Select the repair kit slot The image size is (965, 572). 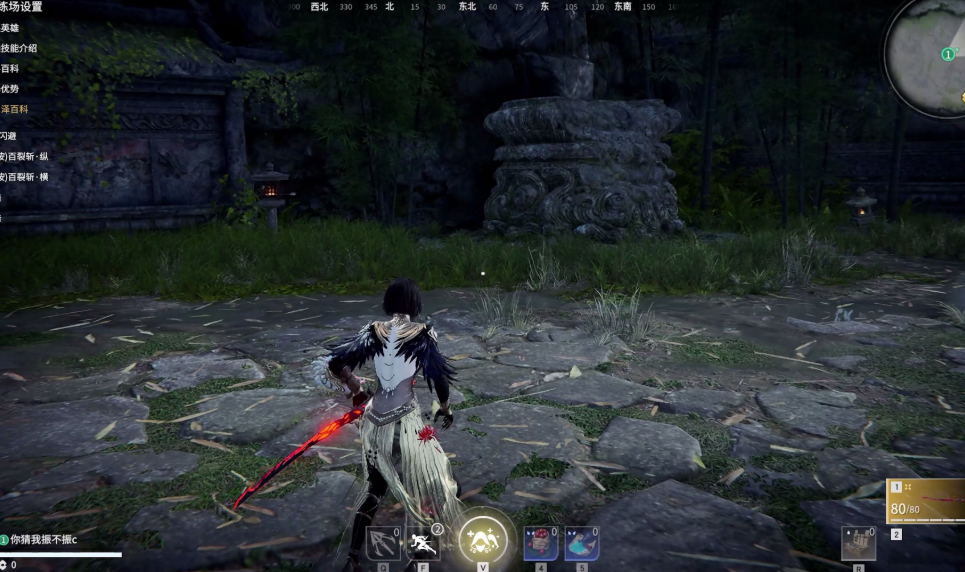pos(858,543)
